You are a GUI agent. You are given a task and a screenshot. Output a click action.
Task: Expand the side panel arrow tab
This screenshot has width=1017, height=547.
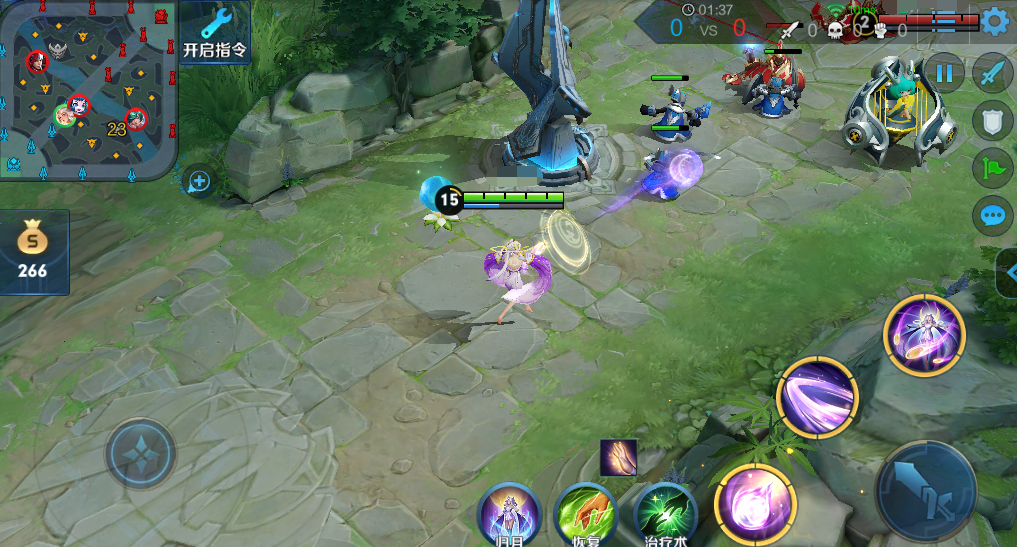1007,272
